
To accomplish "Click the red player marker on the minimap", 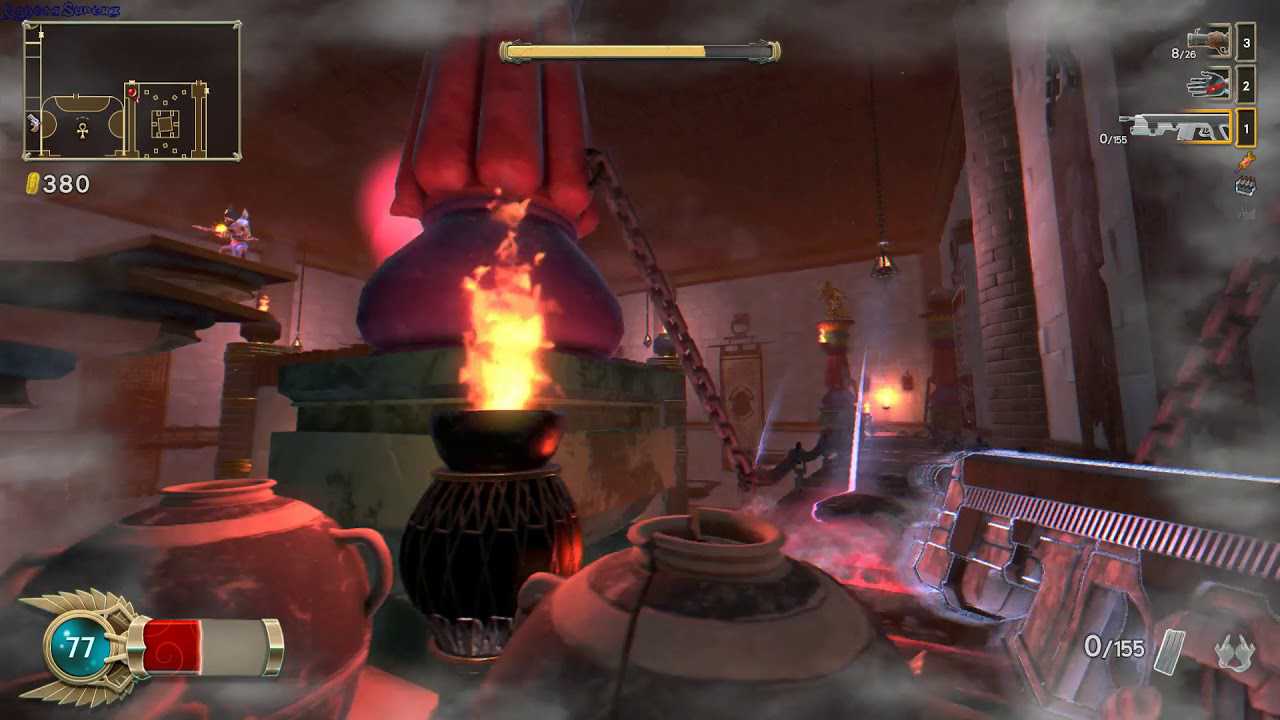I will coord(131,93).
